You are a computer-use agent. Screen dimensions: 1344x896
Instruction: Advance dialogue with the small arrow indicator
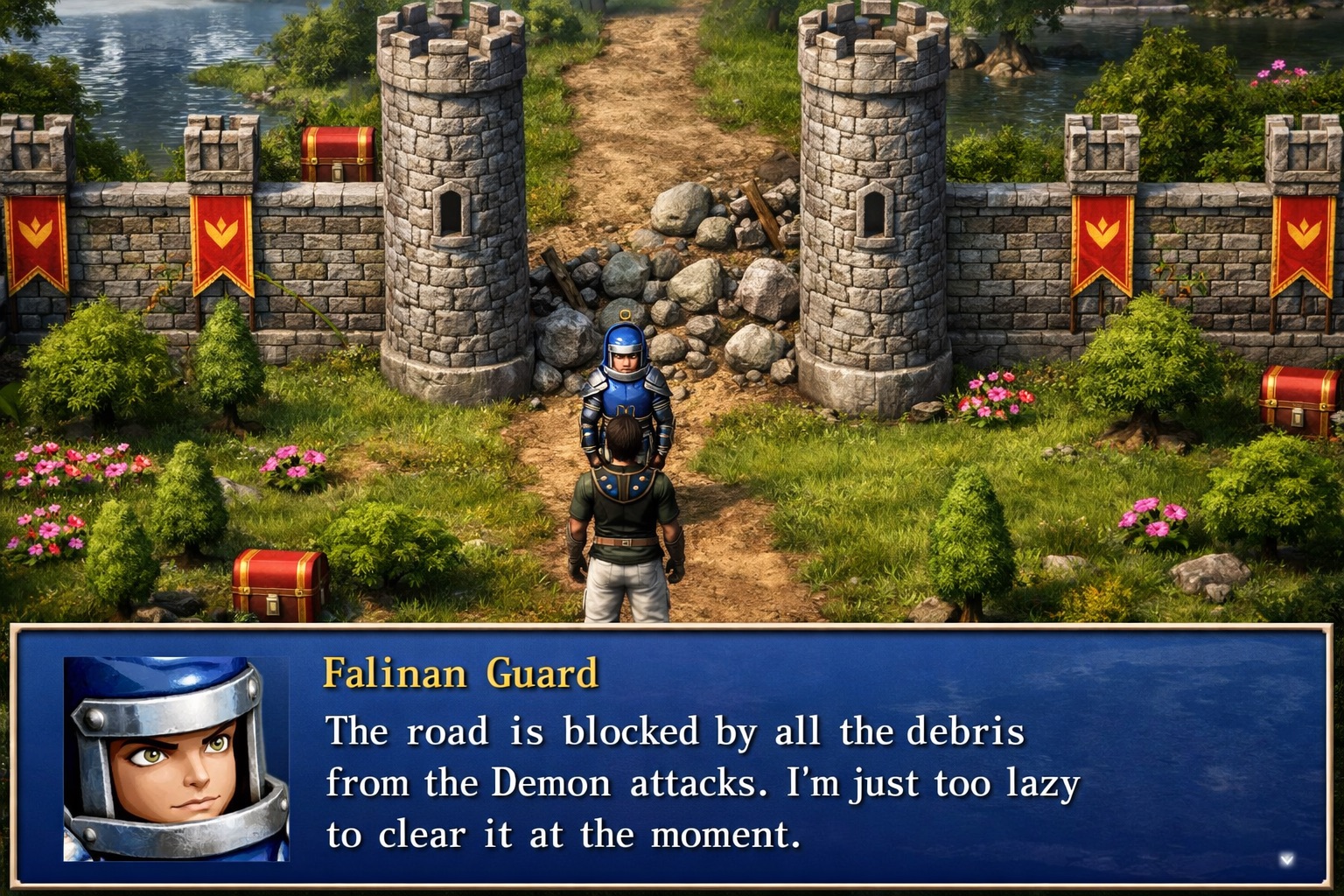click(1285, 859)
